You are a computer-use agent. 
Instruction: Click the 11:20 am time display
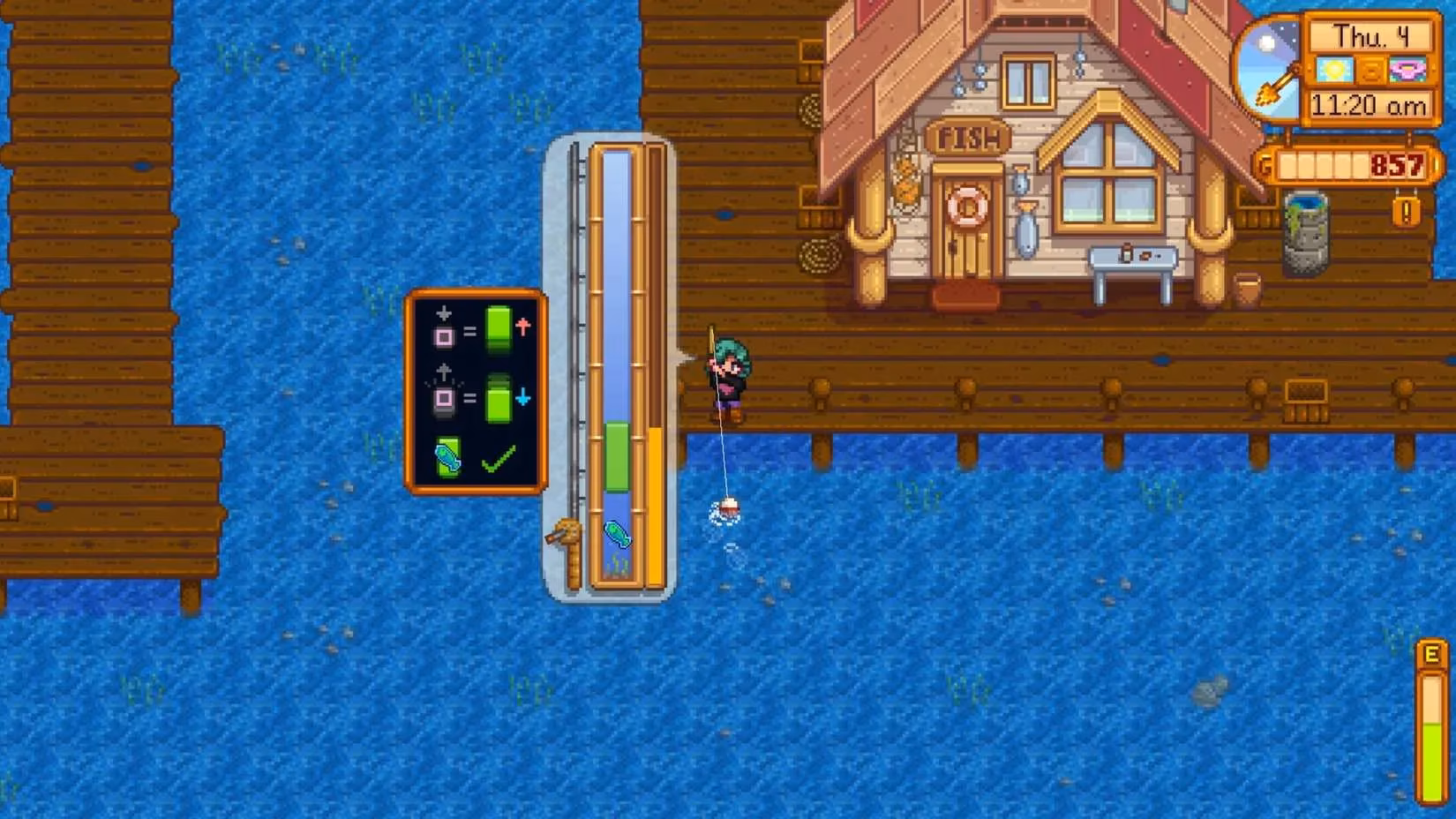[x=1370, y=106]
